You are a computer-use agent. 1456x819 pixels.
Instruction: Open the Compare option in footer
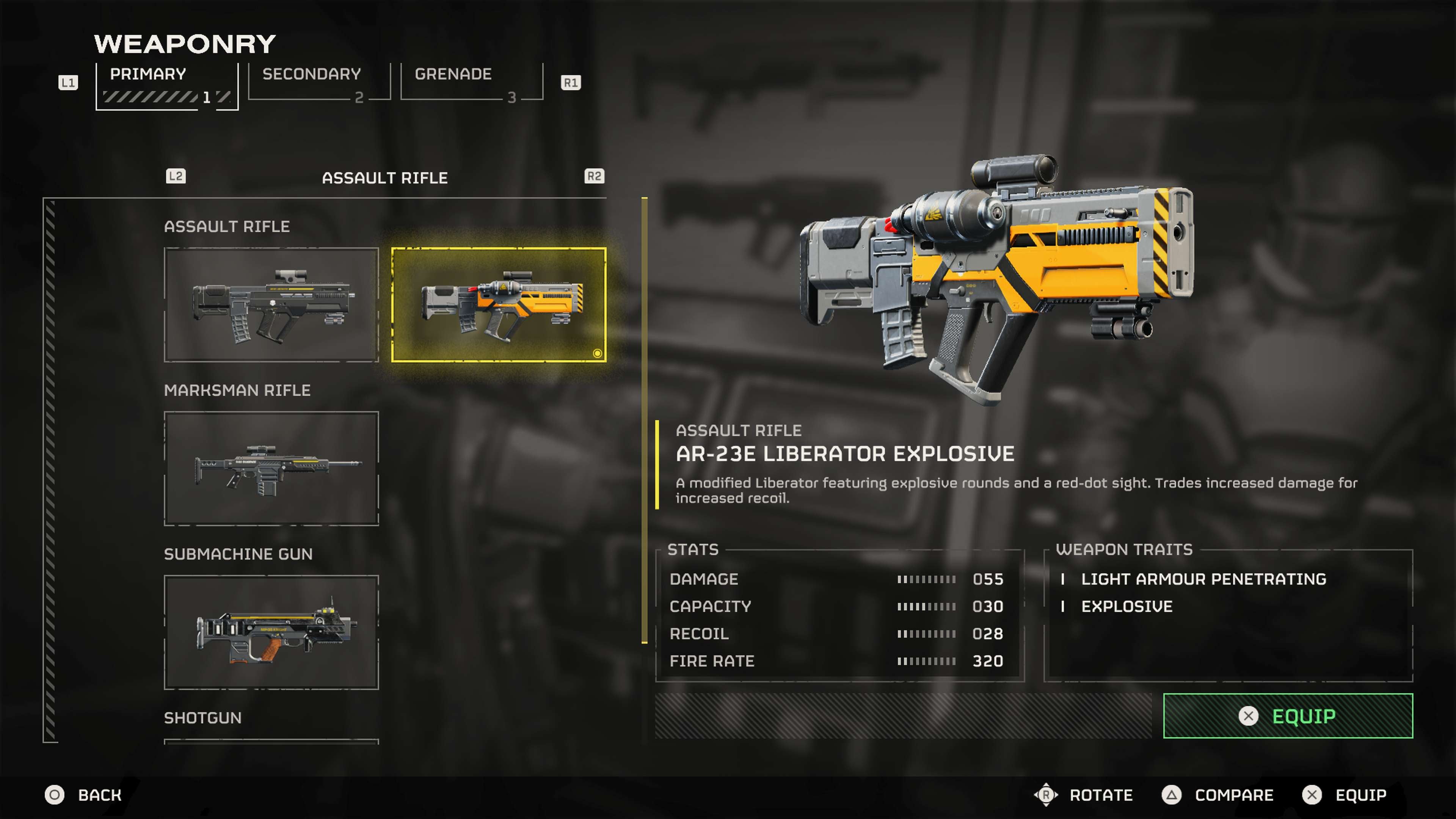[x=1219, y=795]
